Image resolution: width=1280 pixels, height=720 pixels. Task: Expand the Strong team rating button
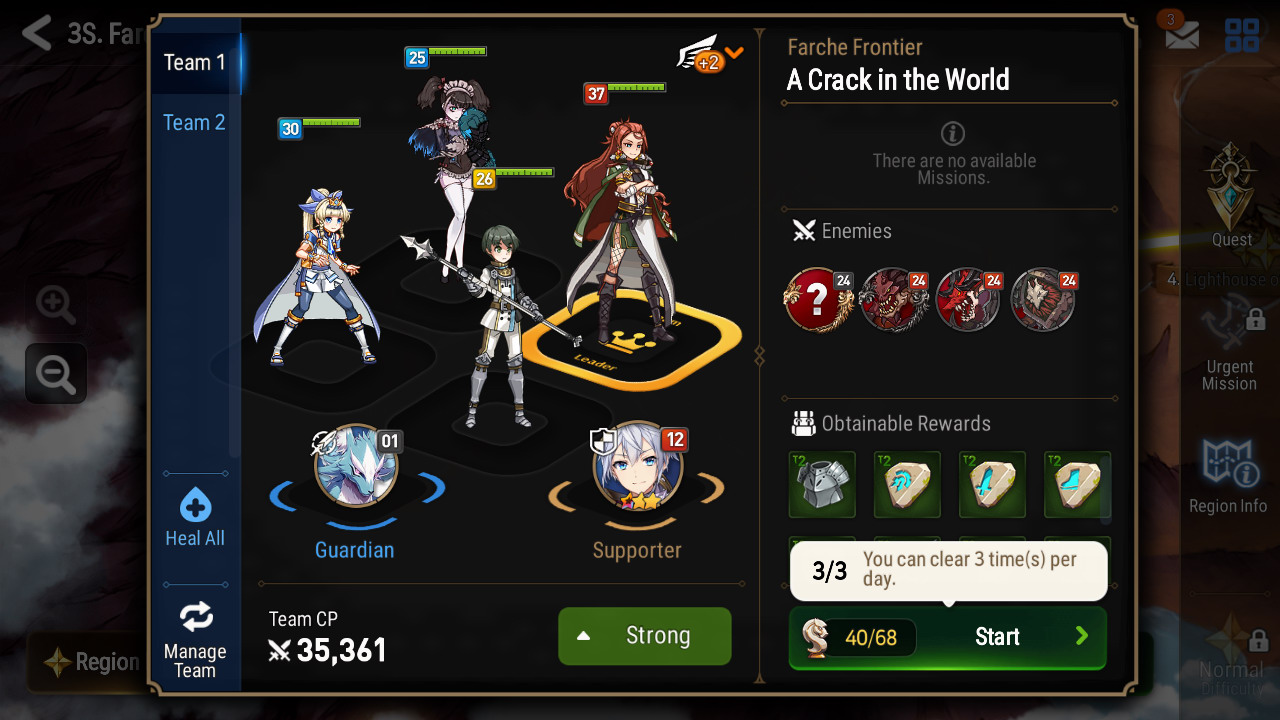[x=644, y=636]
